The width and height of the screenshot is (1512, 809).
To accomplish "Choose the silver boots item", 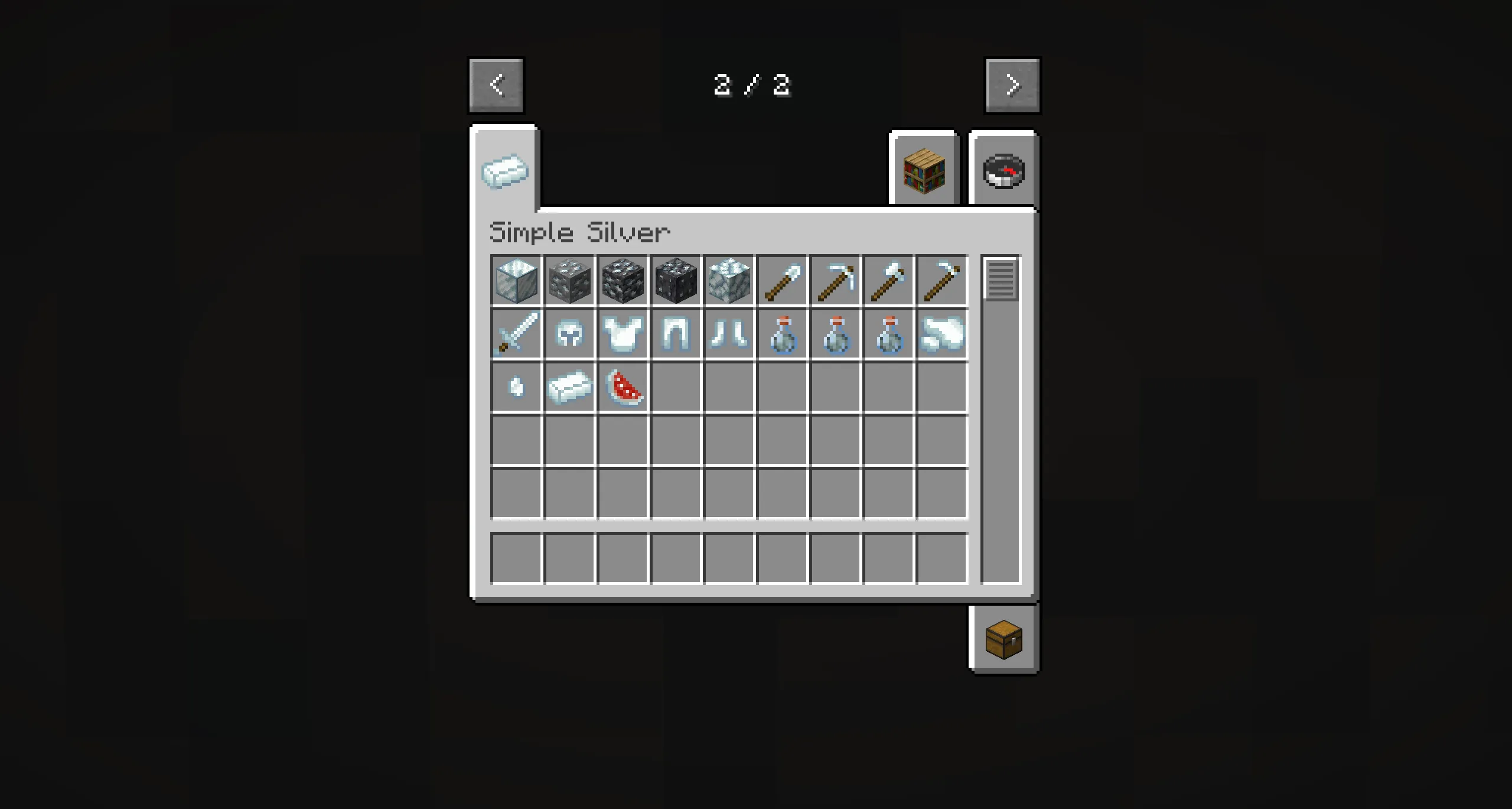I will pyautogui.click(x=729, y=334).
